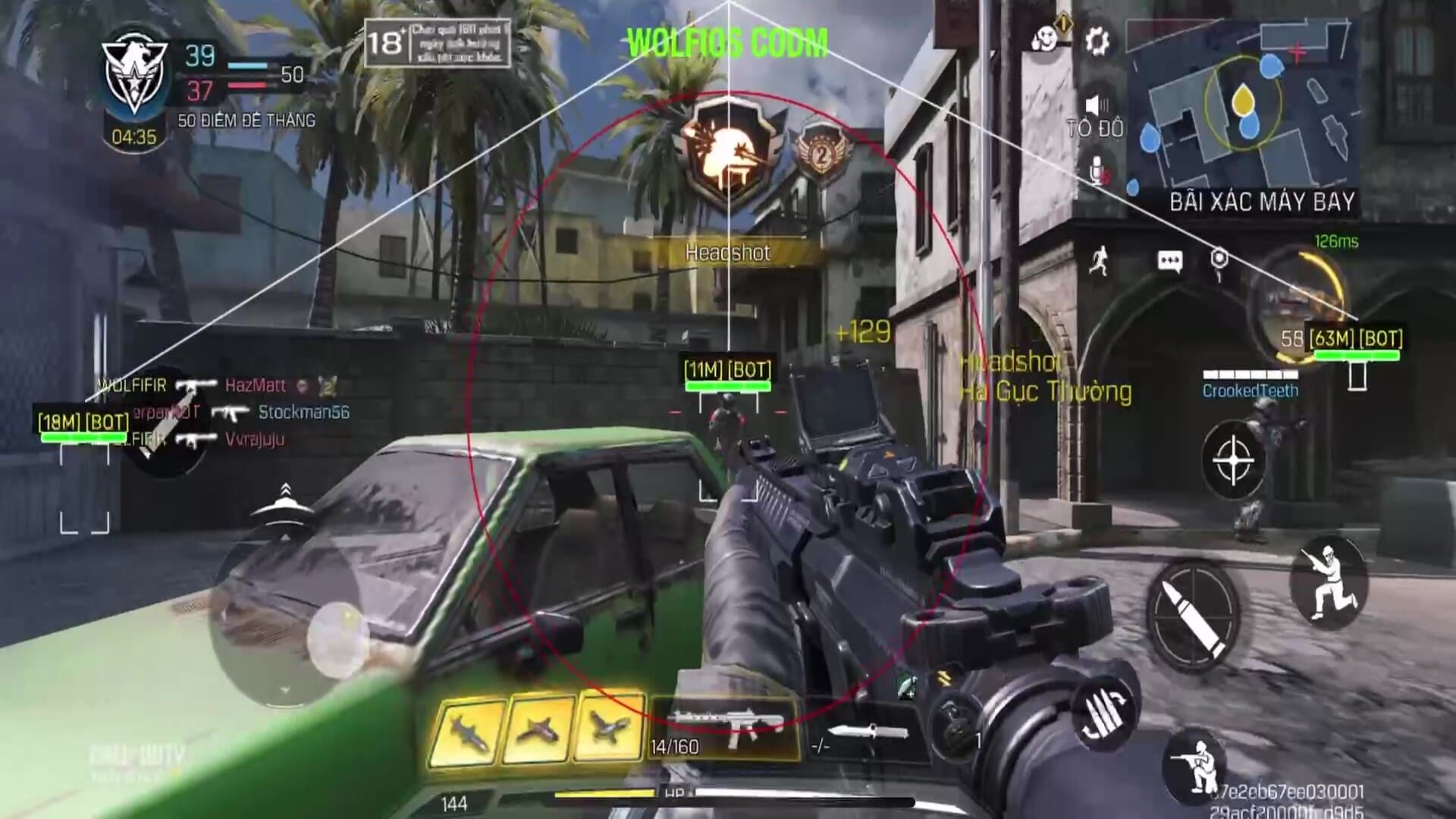Activate the middle yellow scorestreak slot
Image resolution: width=1456 pixels, height=819 pixels.
point(538,727)
